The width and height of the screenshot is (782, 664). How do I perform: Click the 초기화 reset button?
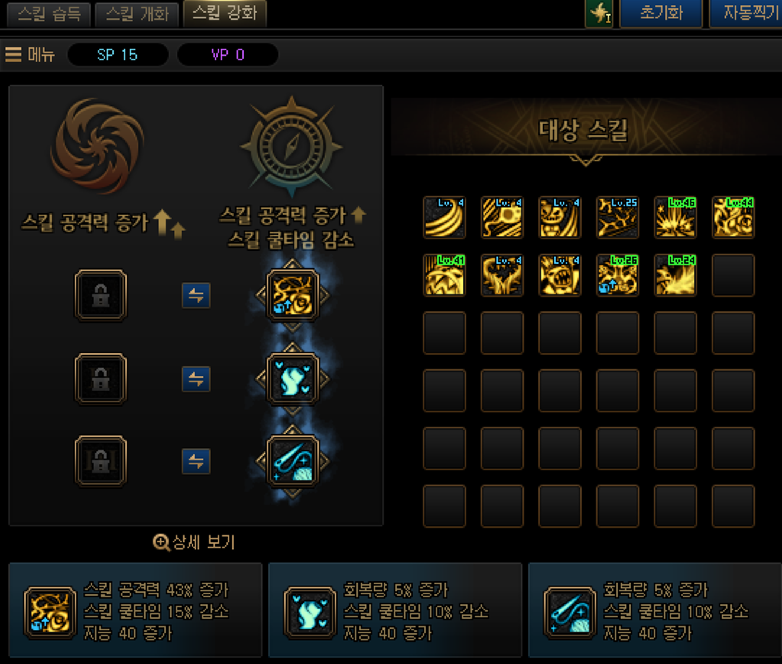pyautogui.click(x=660, y=14)
